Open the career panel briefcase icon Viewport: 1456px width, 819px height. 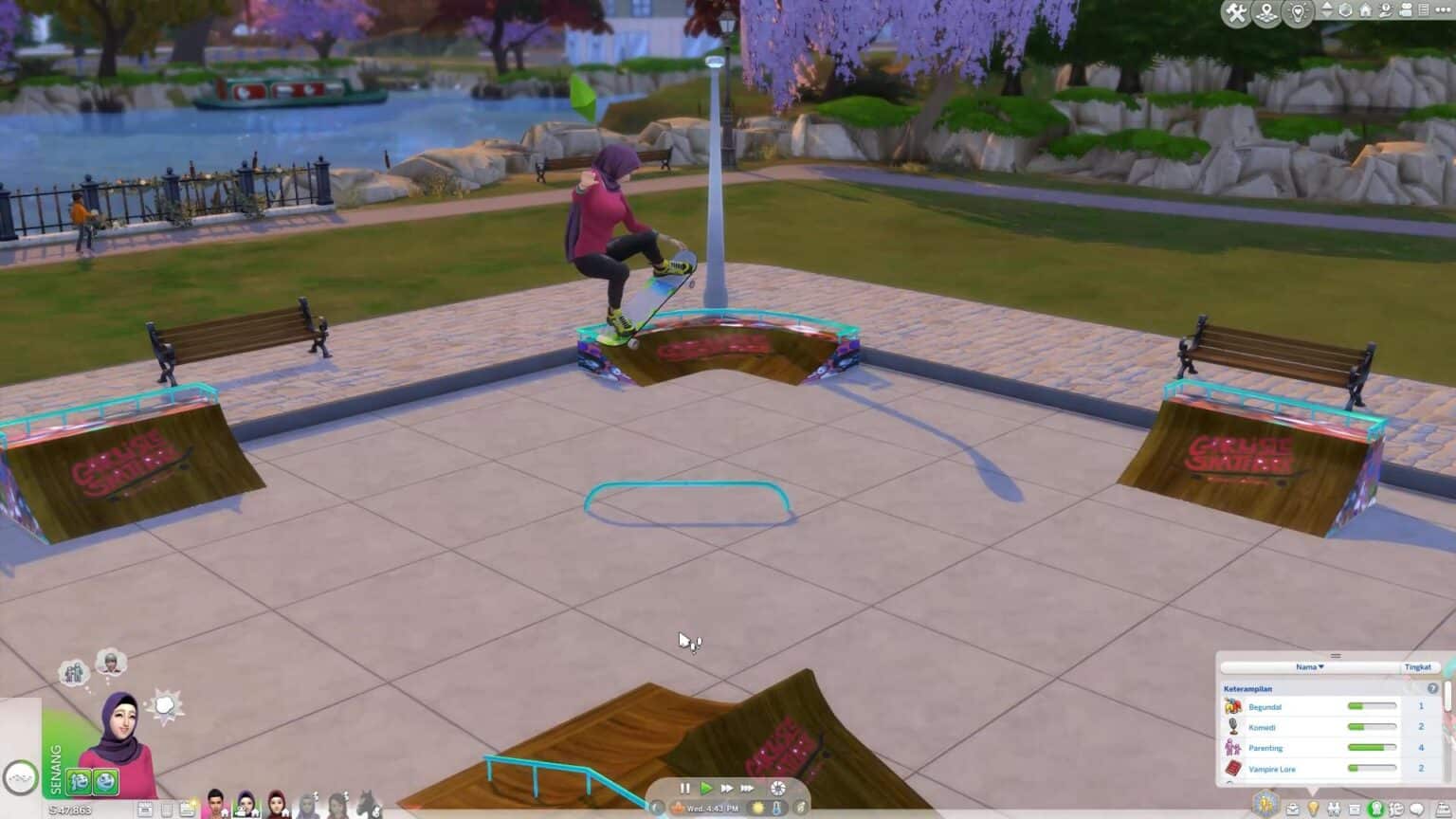[1293, 809]
